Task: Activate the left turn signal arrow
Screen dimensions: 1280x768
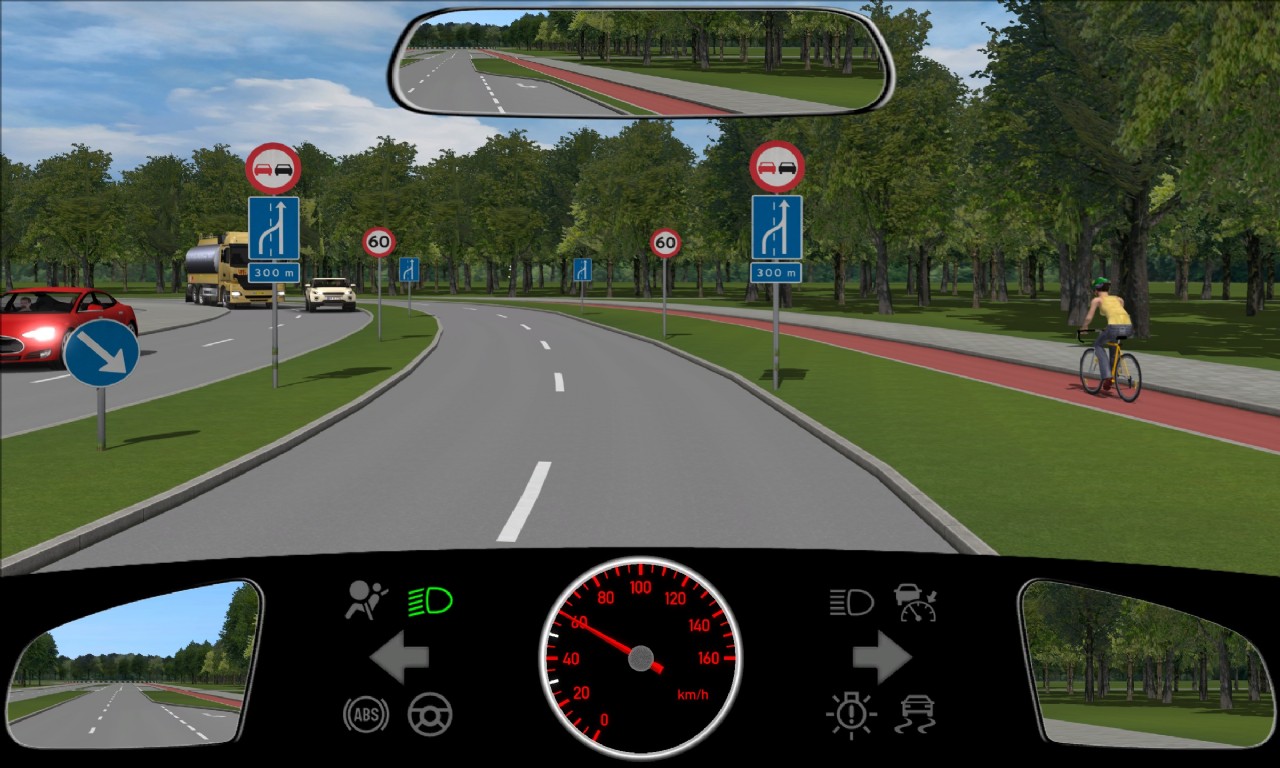Action: [400, 657]
